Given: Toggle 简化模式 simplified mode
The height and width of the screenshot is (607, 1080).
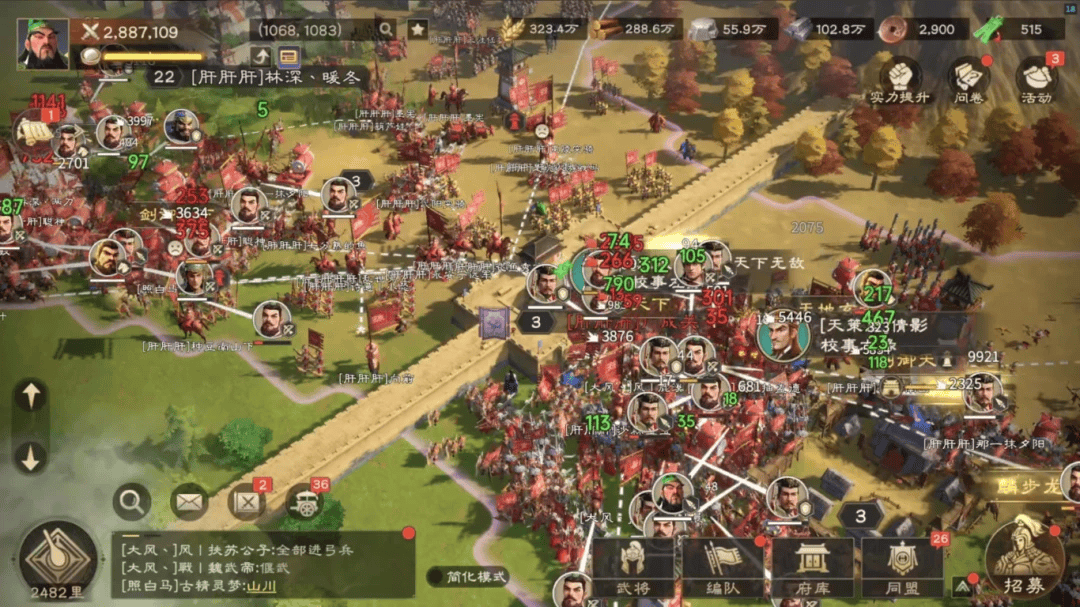Looking at the screenshot, I should [x=468, y=576].
